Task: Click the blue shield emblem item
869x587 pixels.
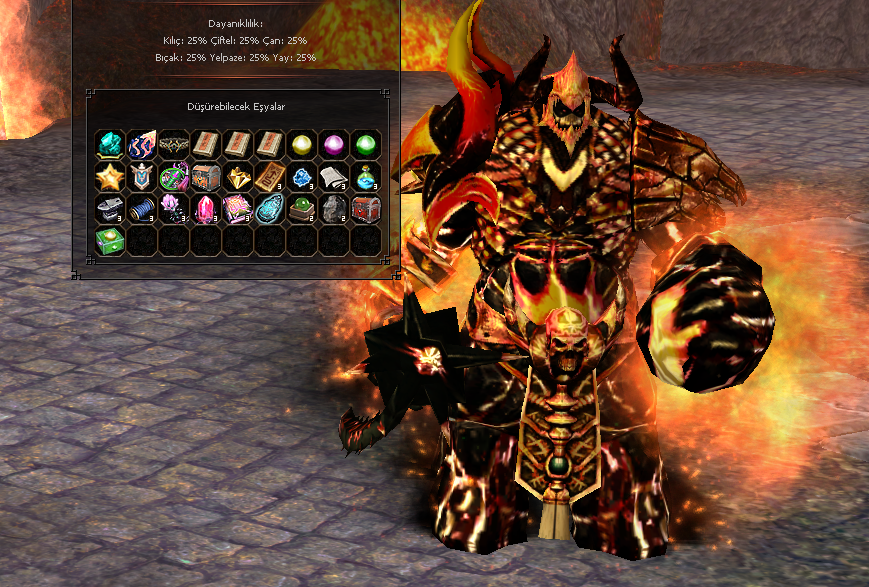Action: pos(142,177)
